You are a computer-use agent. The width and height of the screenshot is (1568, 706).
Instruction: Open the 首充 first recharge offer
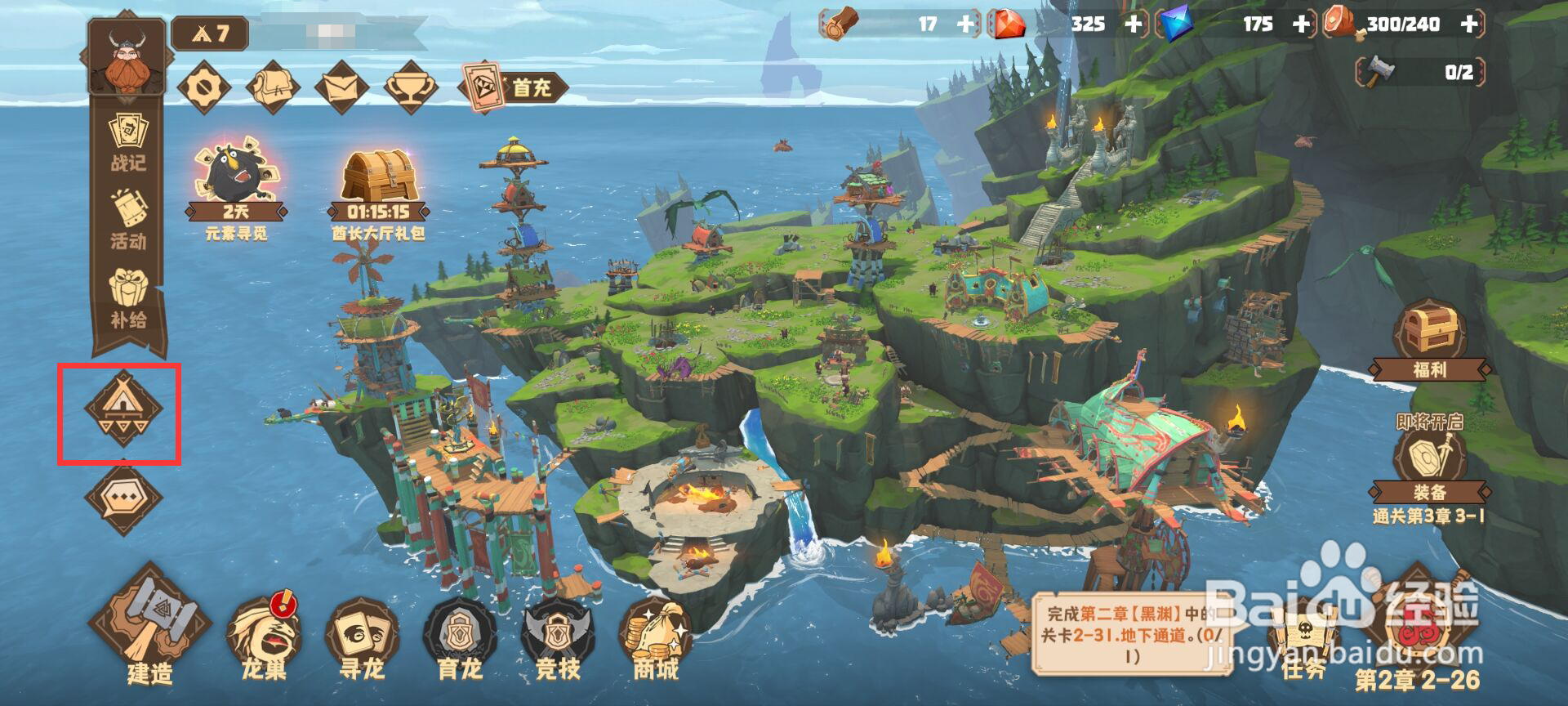pyautogui.click(x=513, y=87)
